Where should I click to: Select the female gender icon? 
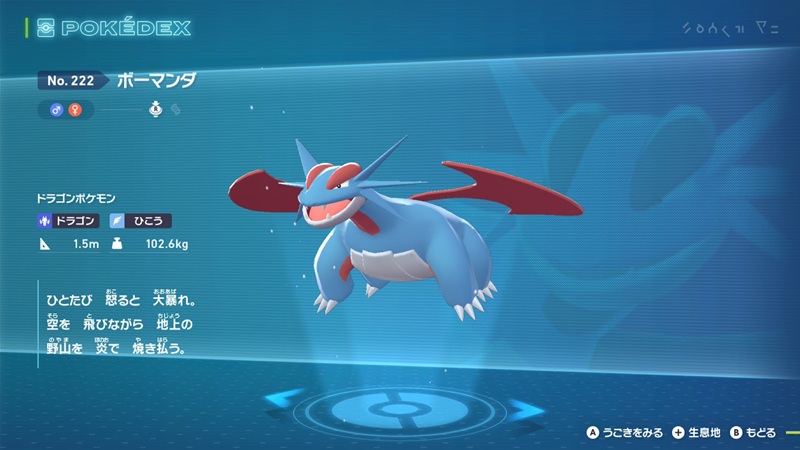pos(73,108)
